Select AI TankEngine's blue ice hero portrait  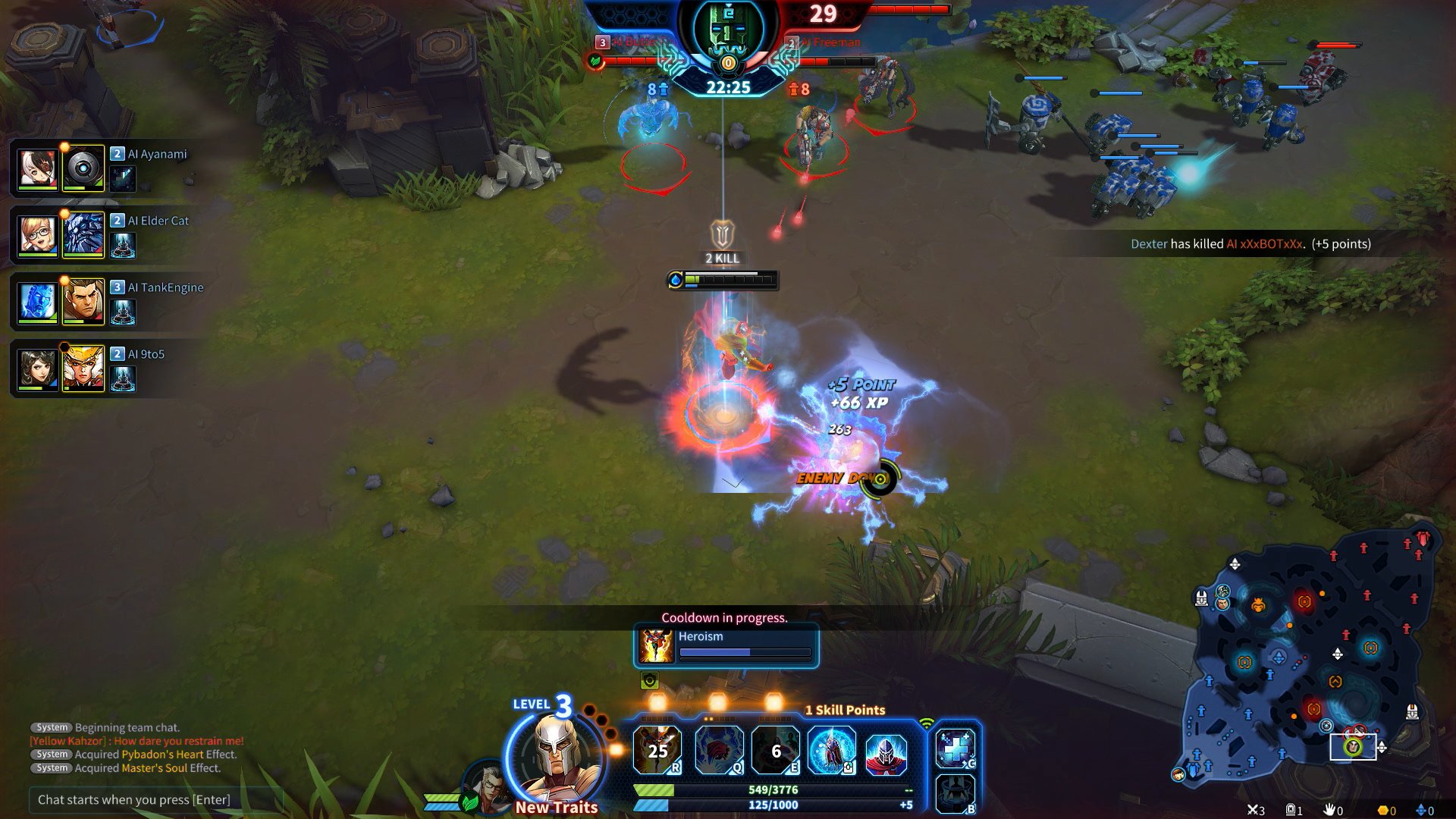click(37, 302)
